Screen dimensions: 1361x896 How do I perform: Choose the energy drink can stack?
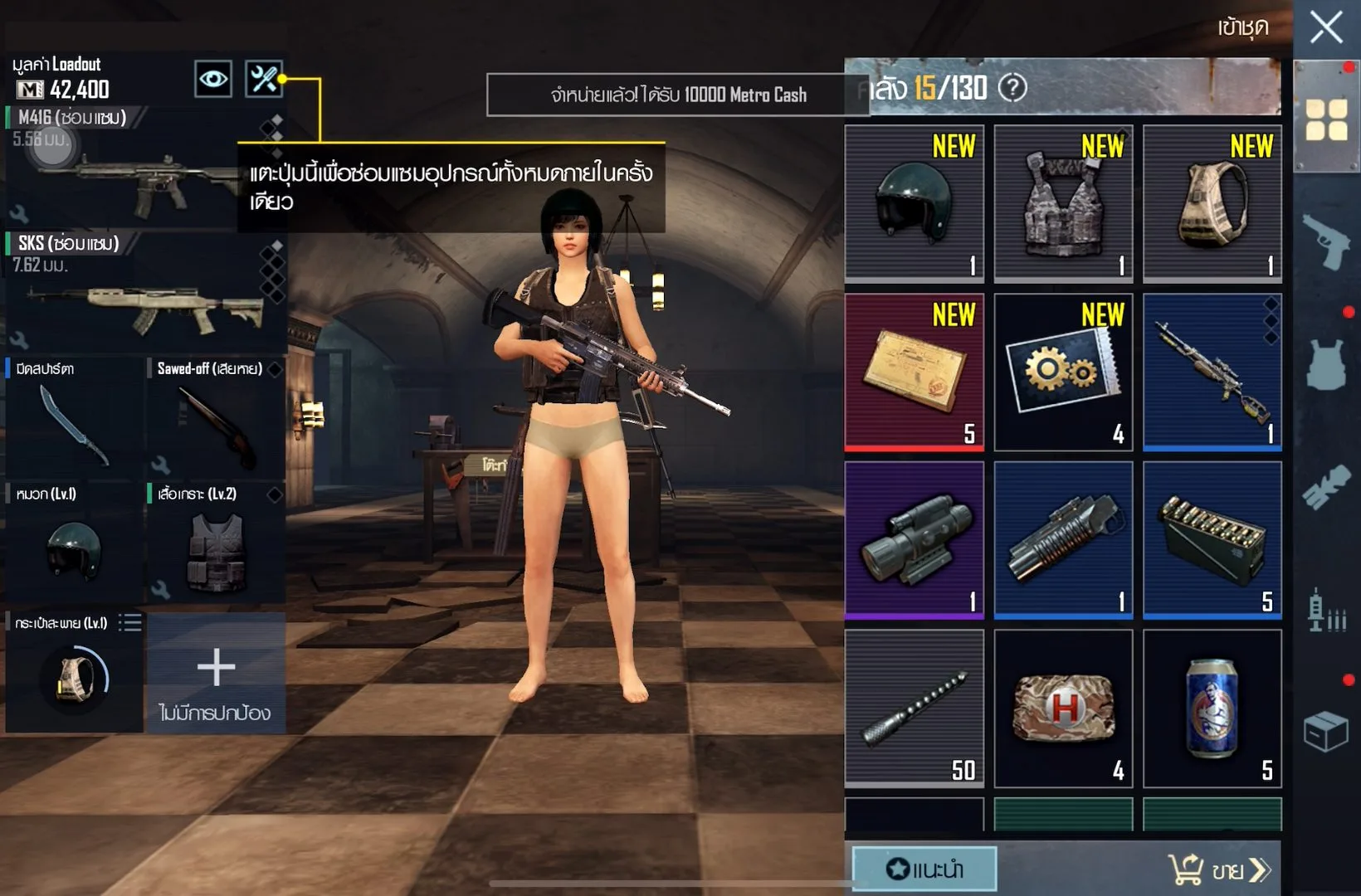coord(1212,709)
